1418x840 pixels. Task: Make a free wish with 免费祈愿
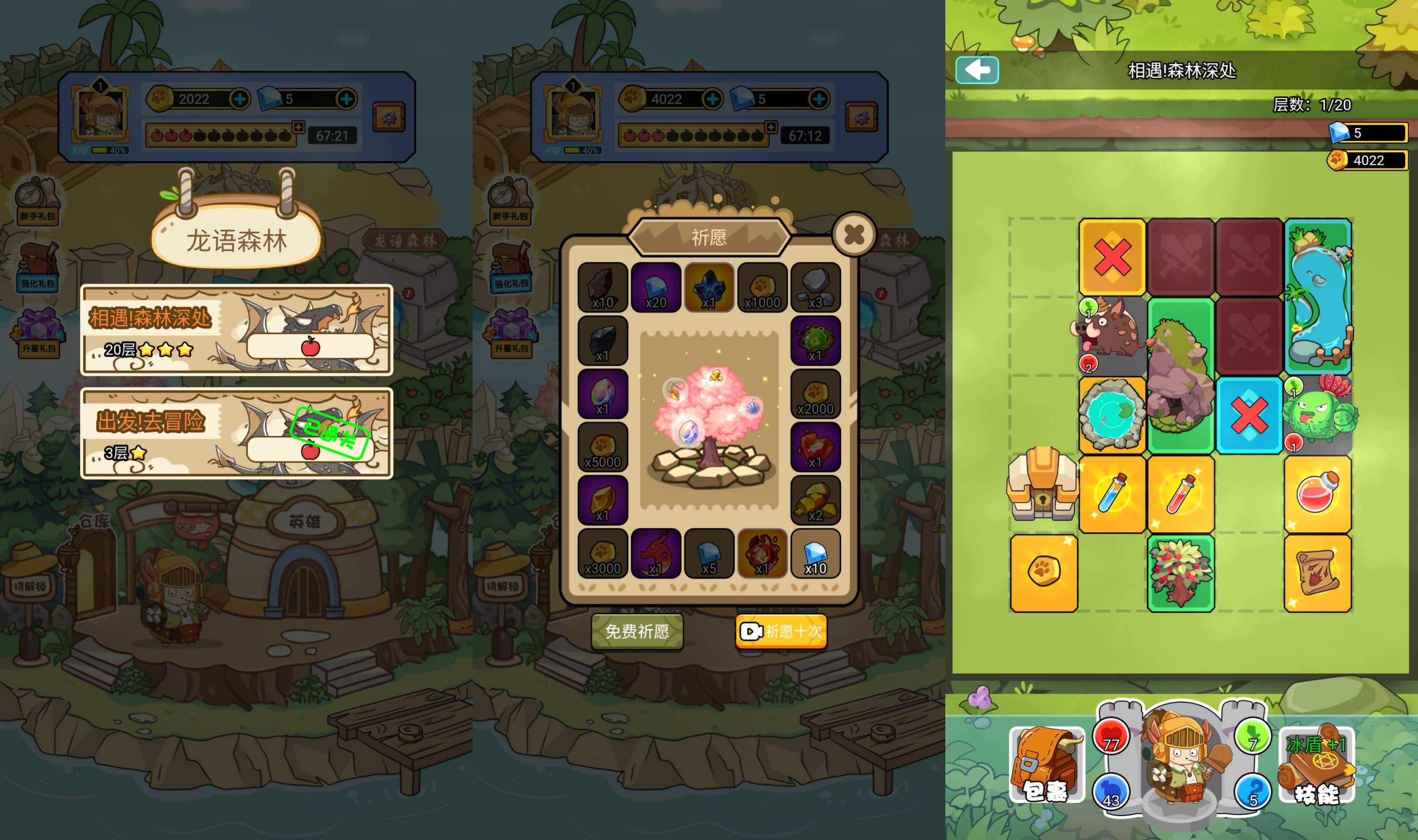click(x=637, y=631)
